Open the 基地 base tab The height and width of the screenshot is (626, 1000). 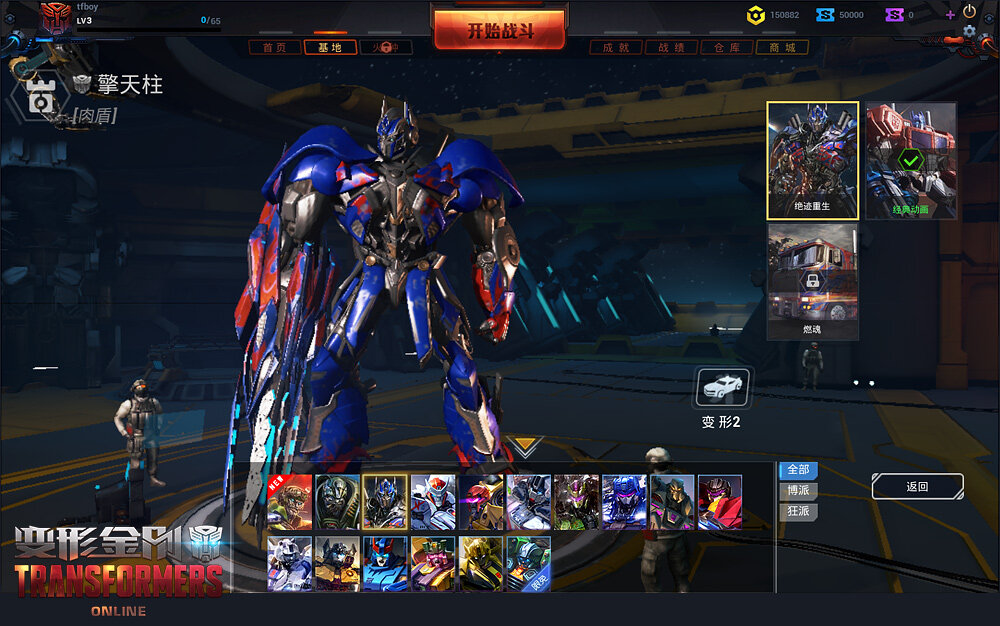[330, 47]
